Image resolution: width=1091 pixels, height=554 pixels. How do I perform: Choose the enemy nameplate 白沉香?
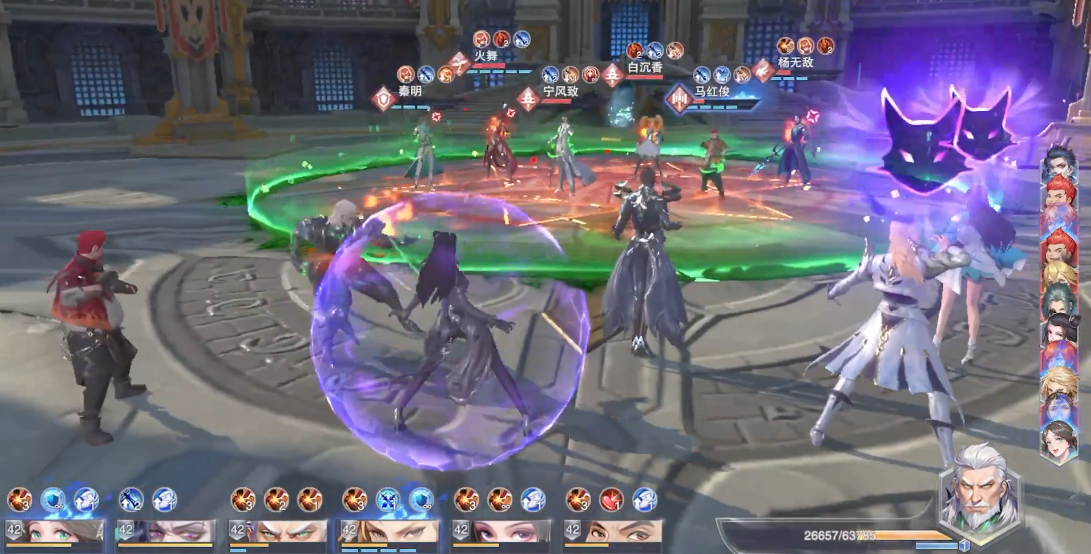coord(646,67)
